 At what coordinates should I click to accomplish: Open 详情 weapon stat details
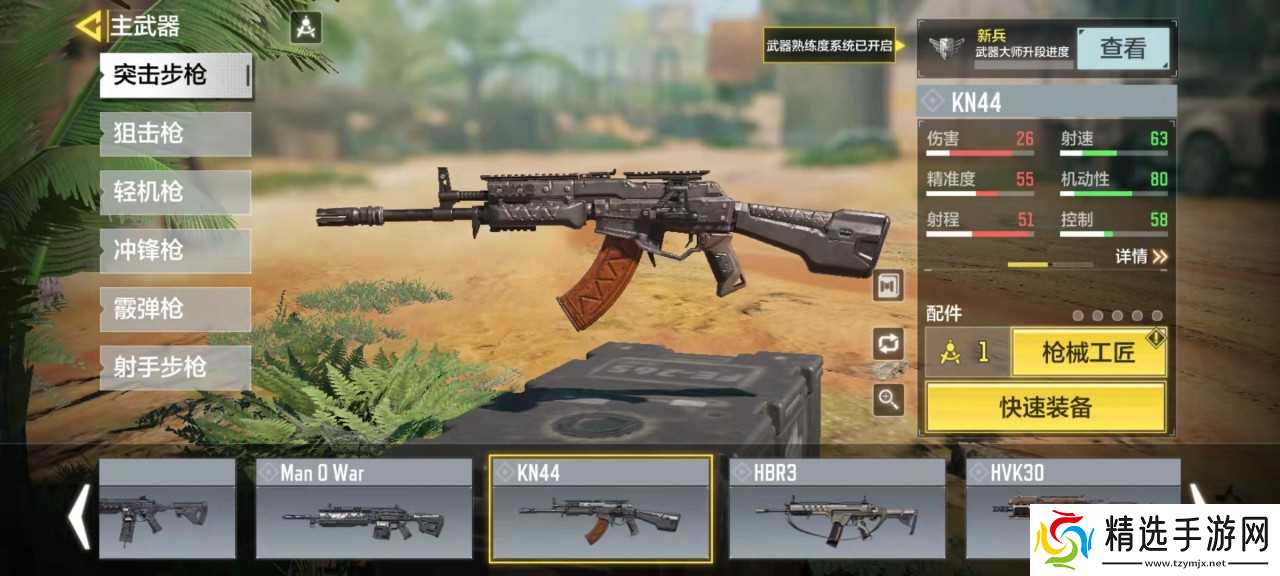tap(1141, 257)
